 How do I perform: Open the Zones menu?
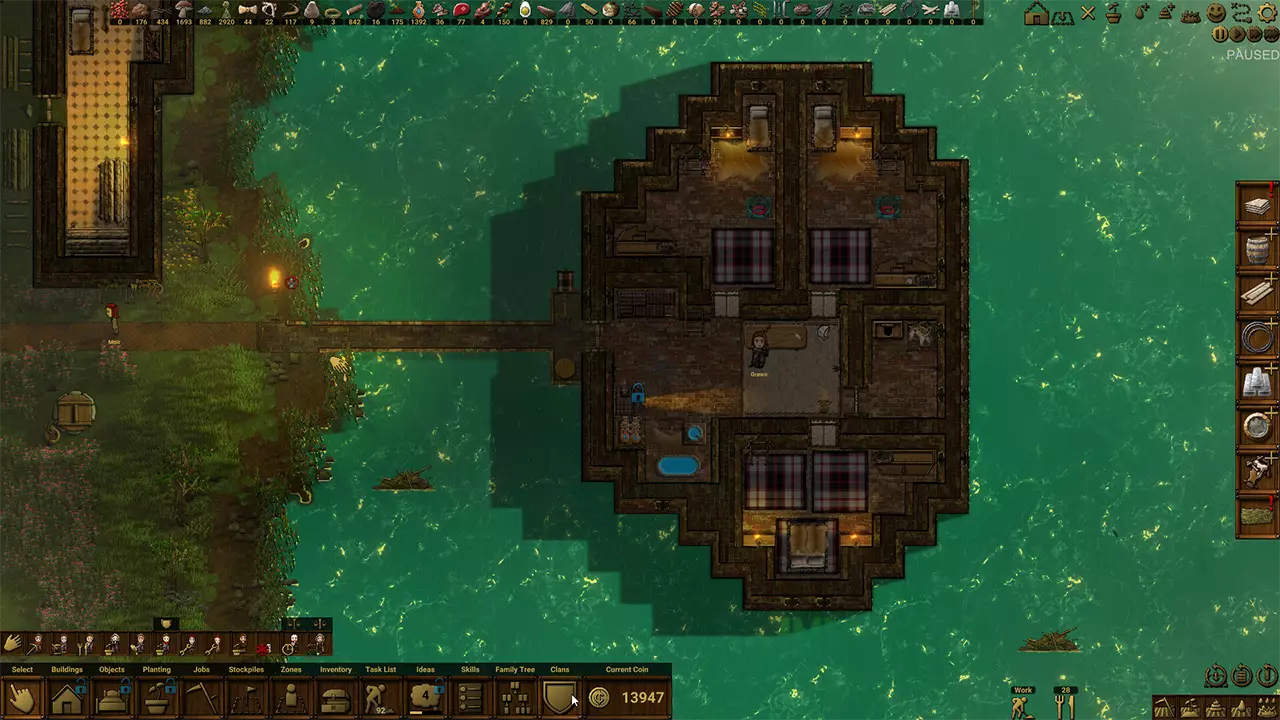pos(291,697)
